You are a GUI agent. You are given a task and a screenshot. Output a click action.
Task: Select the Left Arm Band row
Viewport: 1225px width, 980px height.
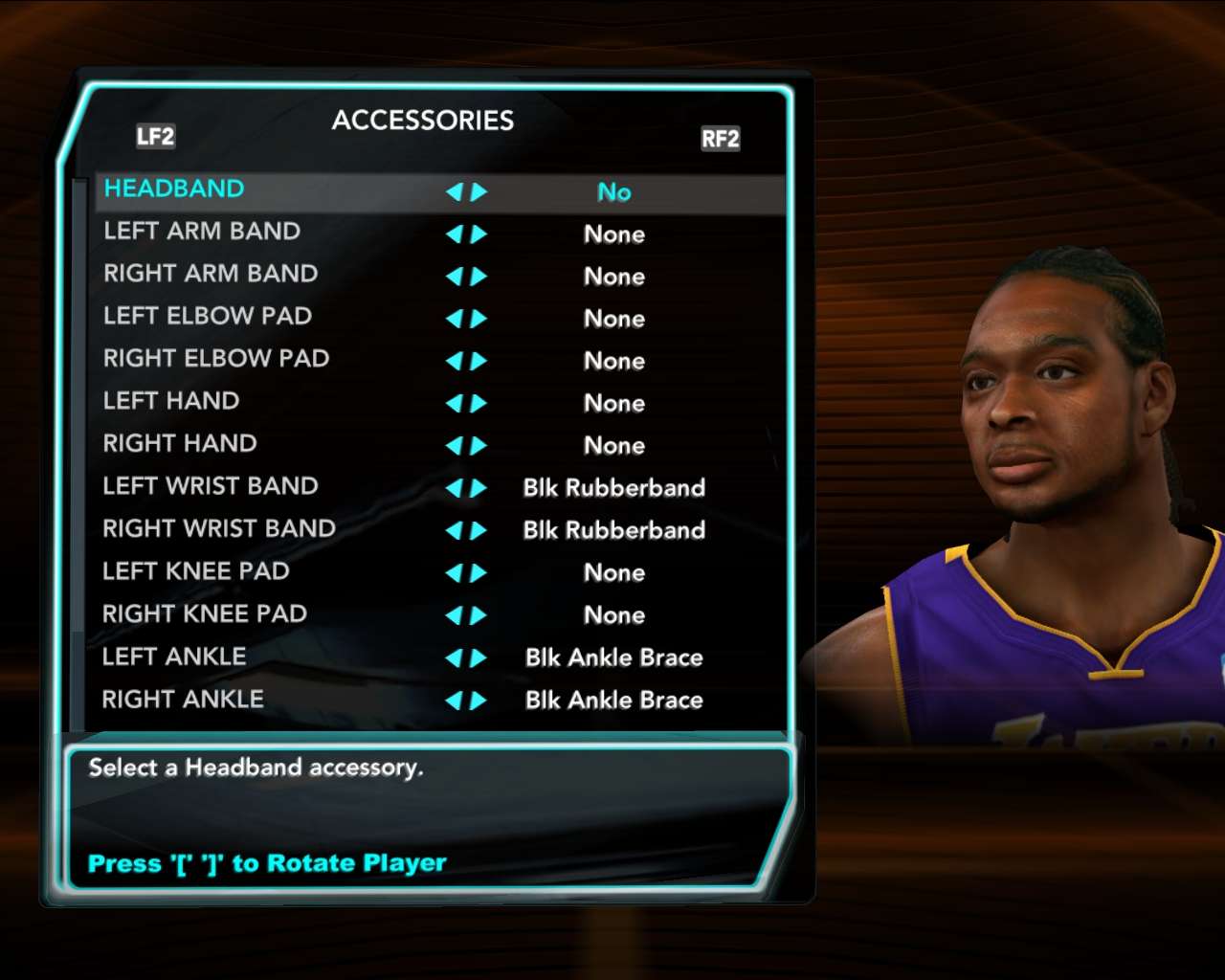click(x=202, y=232)
